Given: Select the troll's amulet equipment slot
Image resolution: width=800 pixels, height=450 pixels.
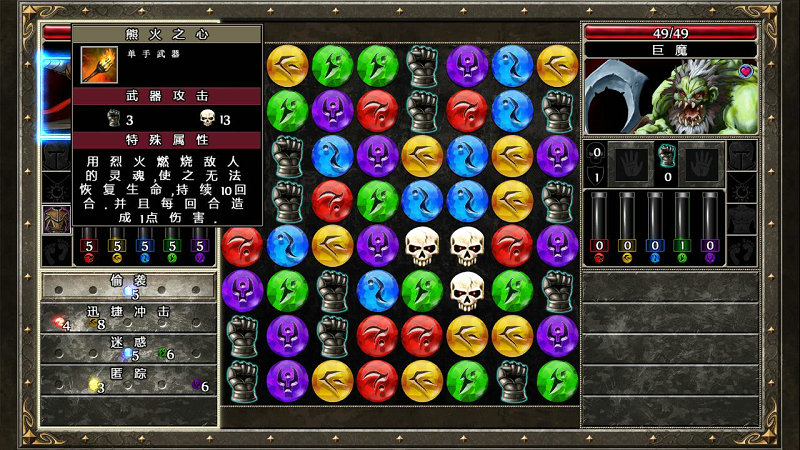Looking at the screenshot, I should click(742, 186).
